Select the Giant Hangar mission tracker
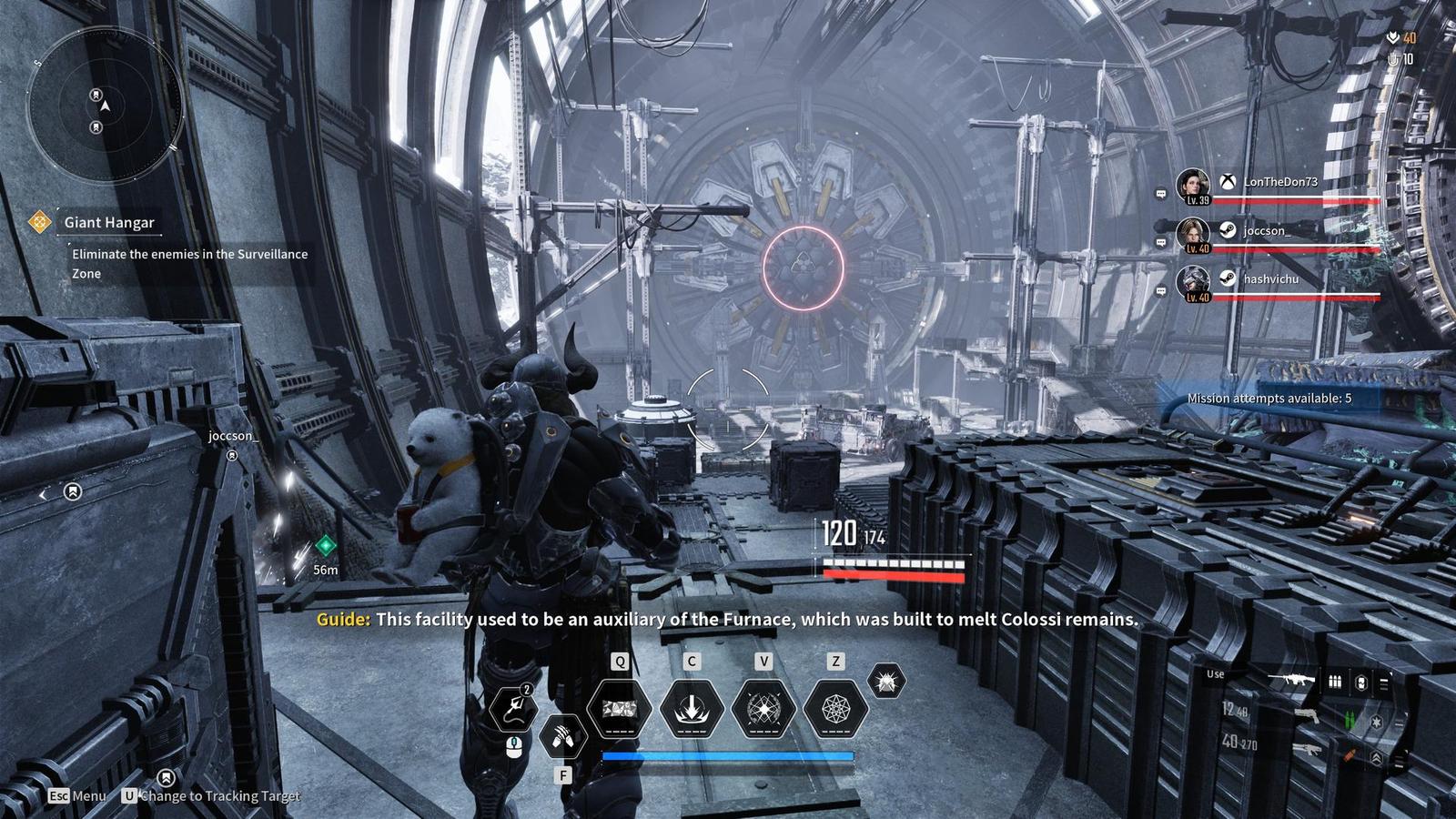 coord(108,222)
